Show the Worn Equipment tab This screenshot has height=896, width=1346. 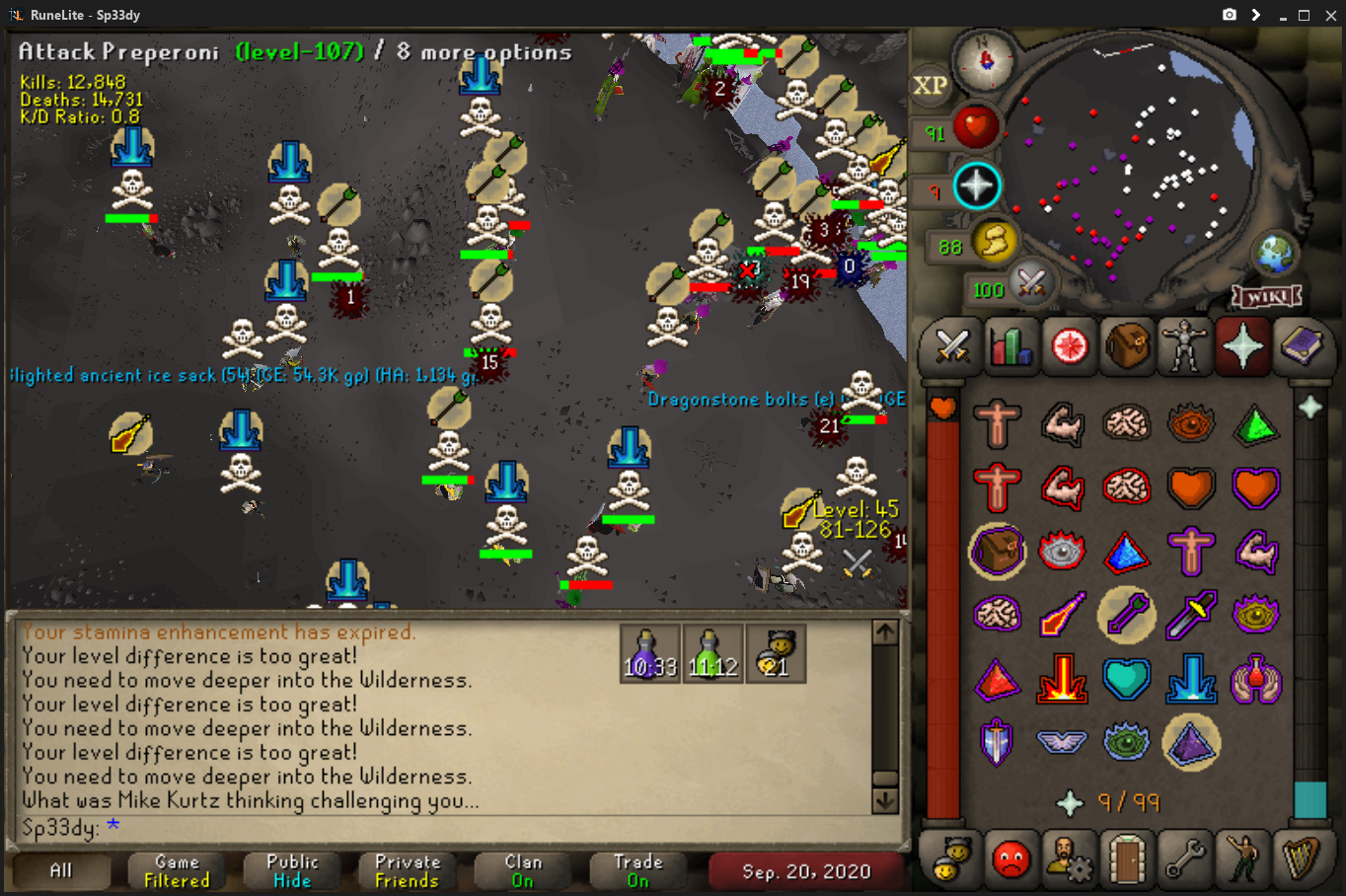(x=1184, y=346)
